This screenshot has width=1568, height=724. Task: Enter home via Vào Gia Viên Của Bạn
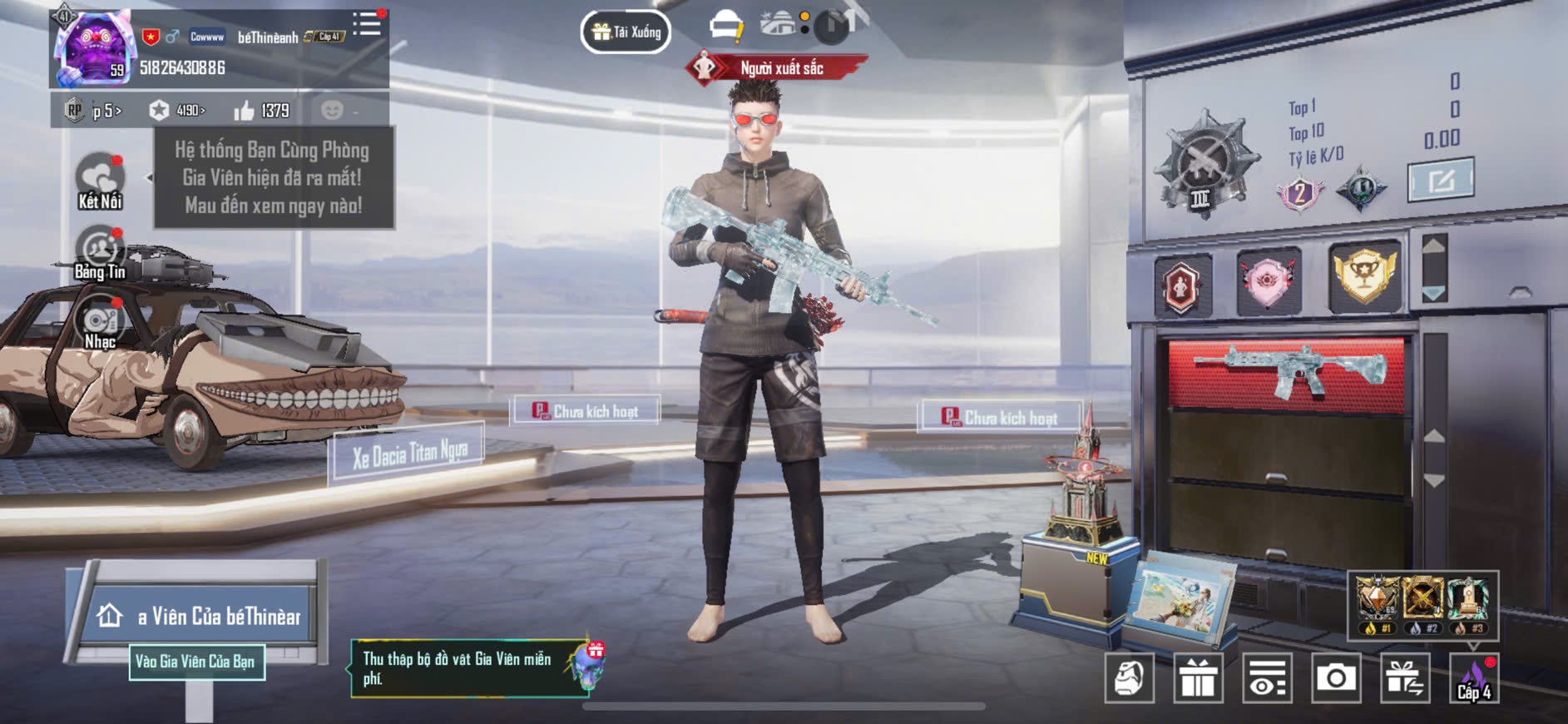[x=196, y=662]
